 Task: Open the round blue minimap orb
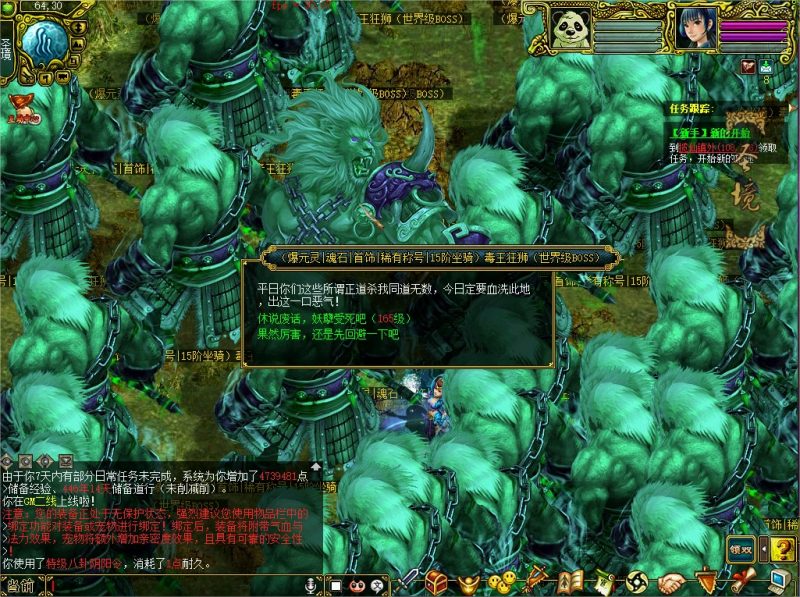coord(43,43)
